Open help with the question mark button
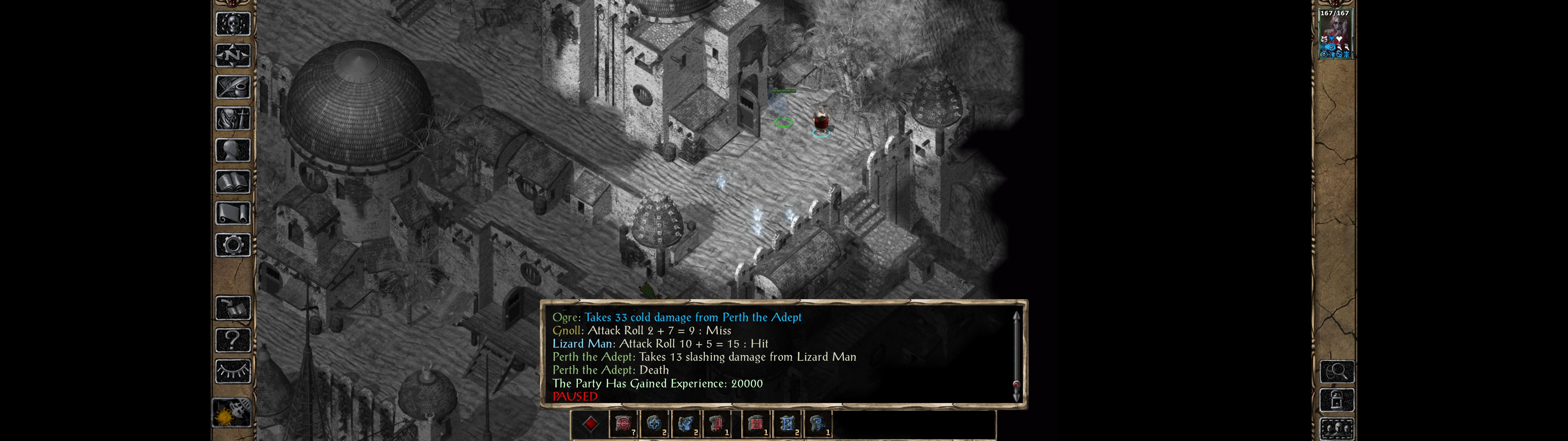Viewport: 1568px width, 441px height. [x=233, y=339]
